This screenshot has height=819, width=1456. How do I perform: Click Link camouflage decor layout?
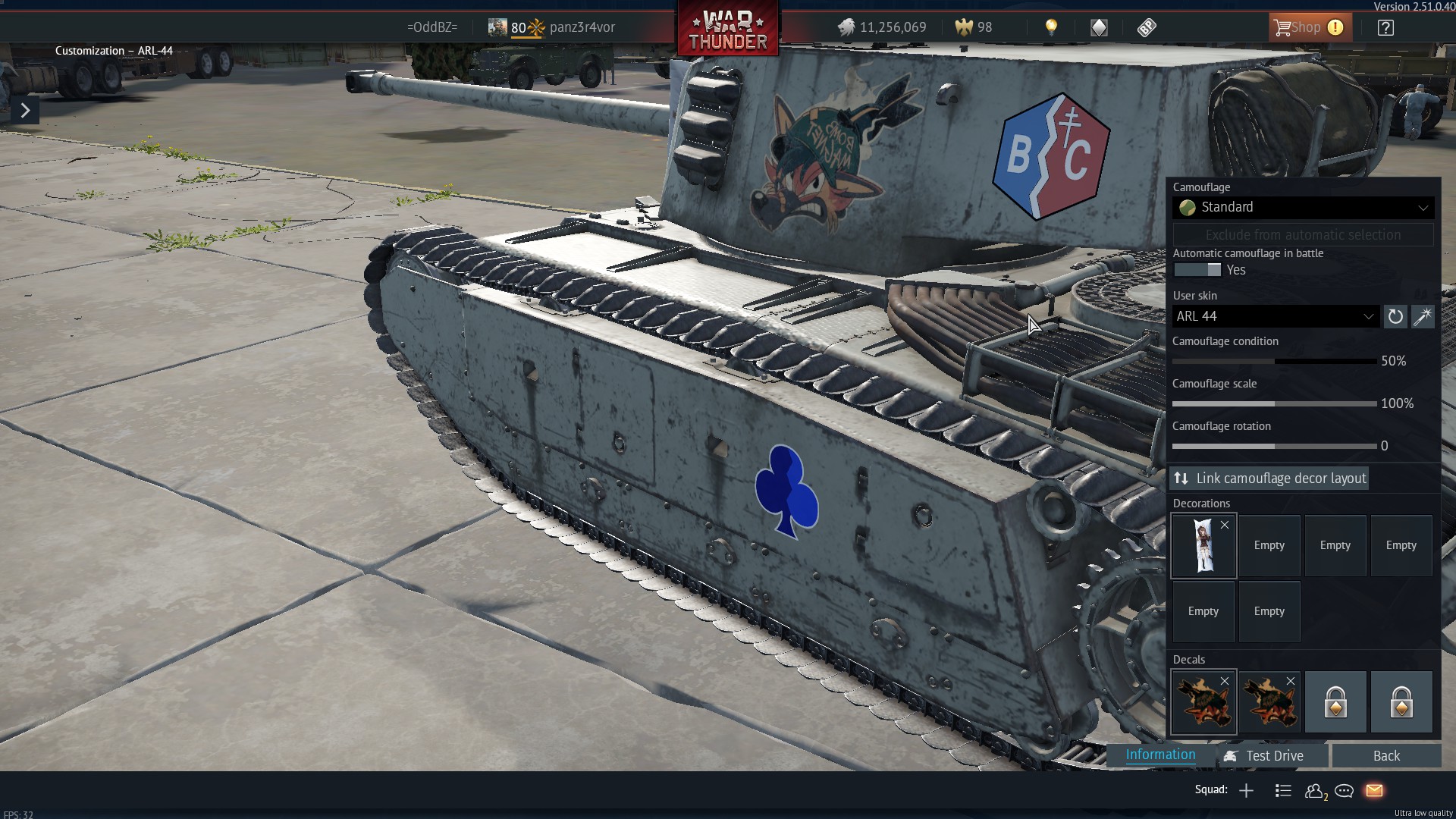(x=1269, y=479)
